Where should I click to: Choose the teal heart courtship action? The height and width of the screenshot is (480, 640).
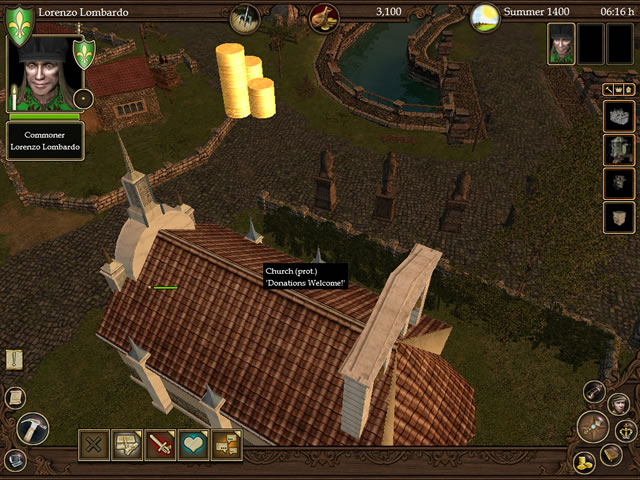(194, 443)
